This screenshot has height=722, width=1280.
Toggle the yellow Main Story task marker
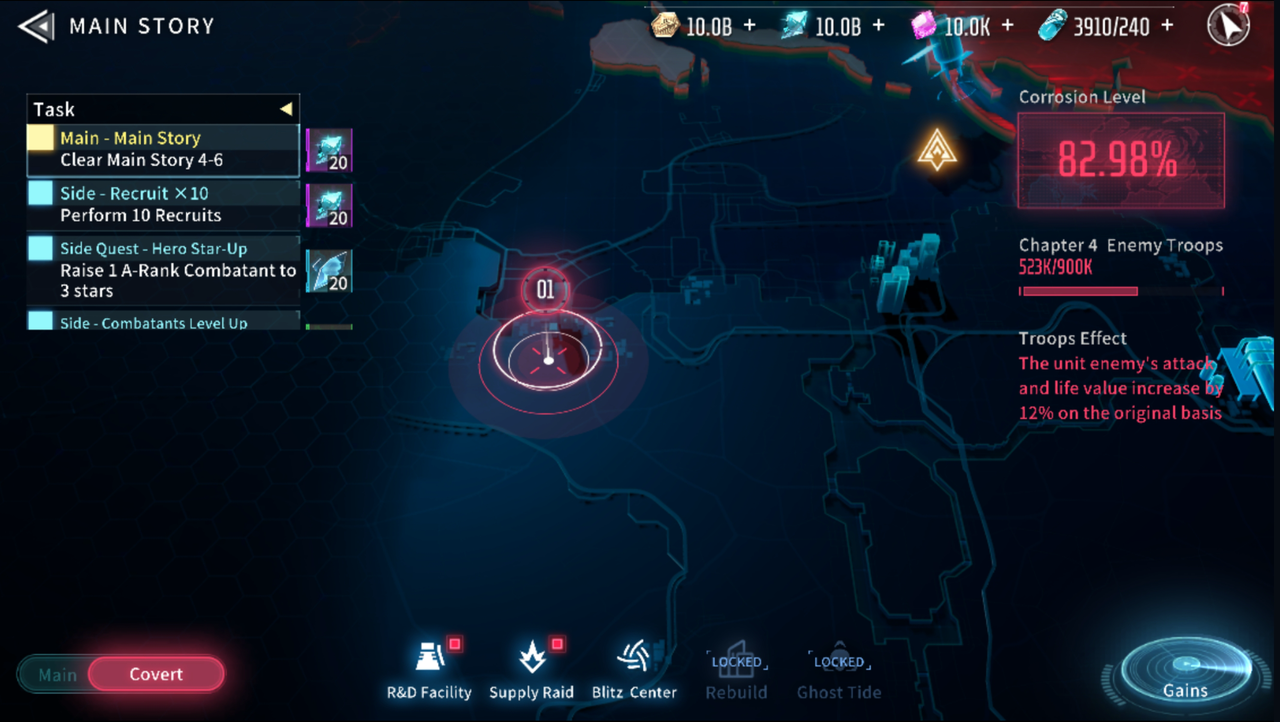coord(40,137)
